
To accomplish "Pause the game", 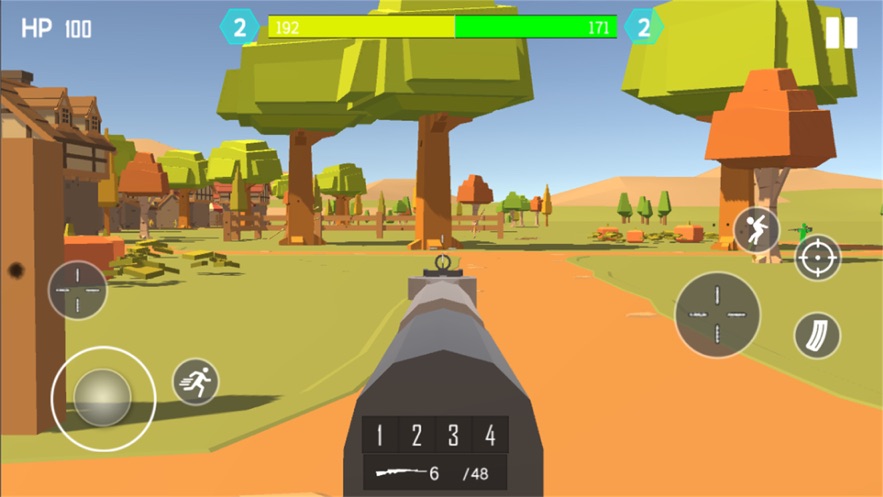I will [x=841, y=32].
